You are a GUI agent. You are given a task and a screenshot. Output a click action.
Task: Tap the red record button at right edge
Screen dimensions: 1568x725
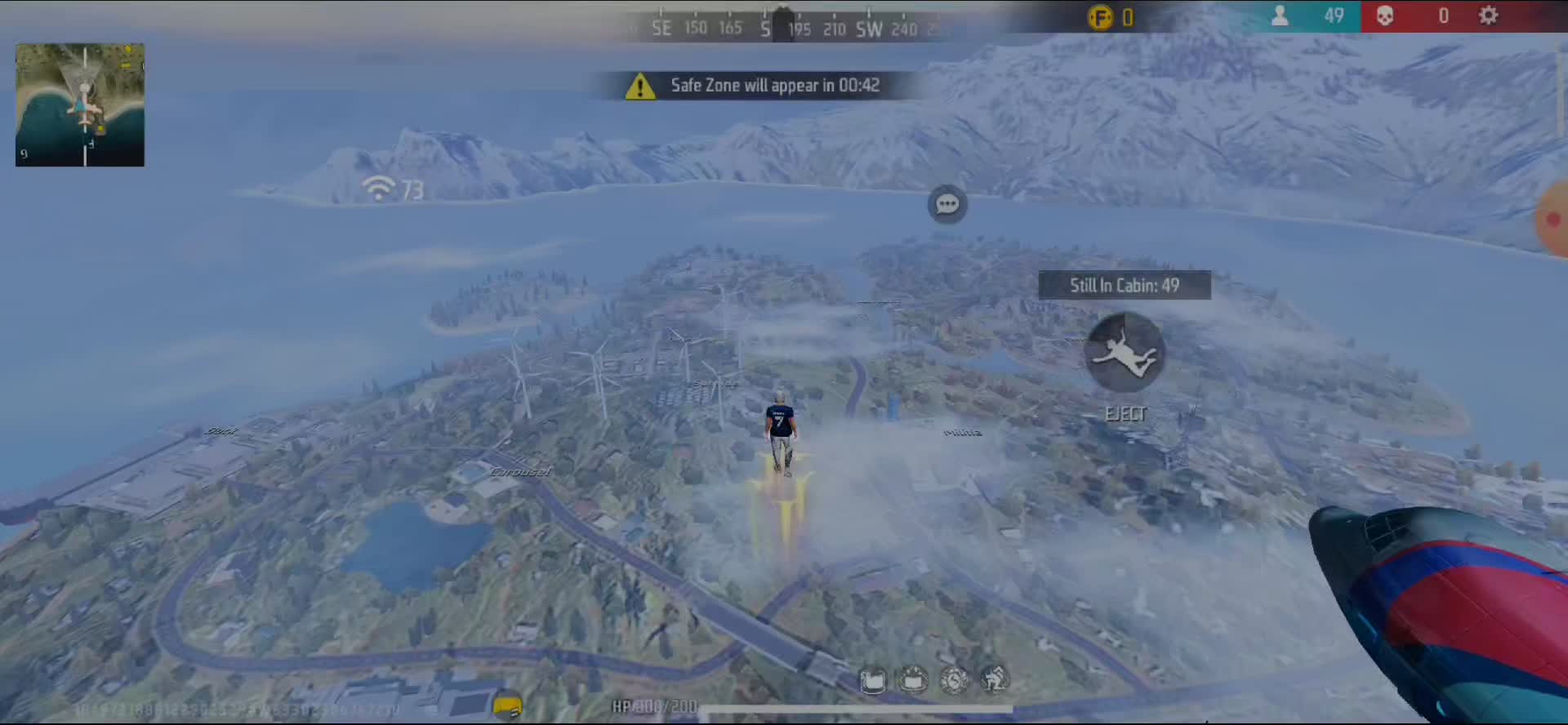1553,220
